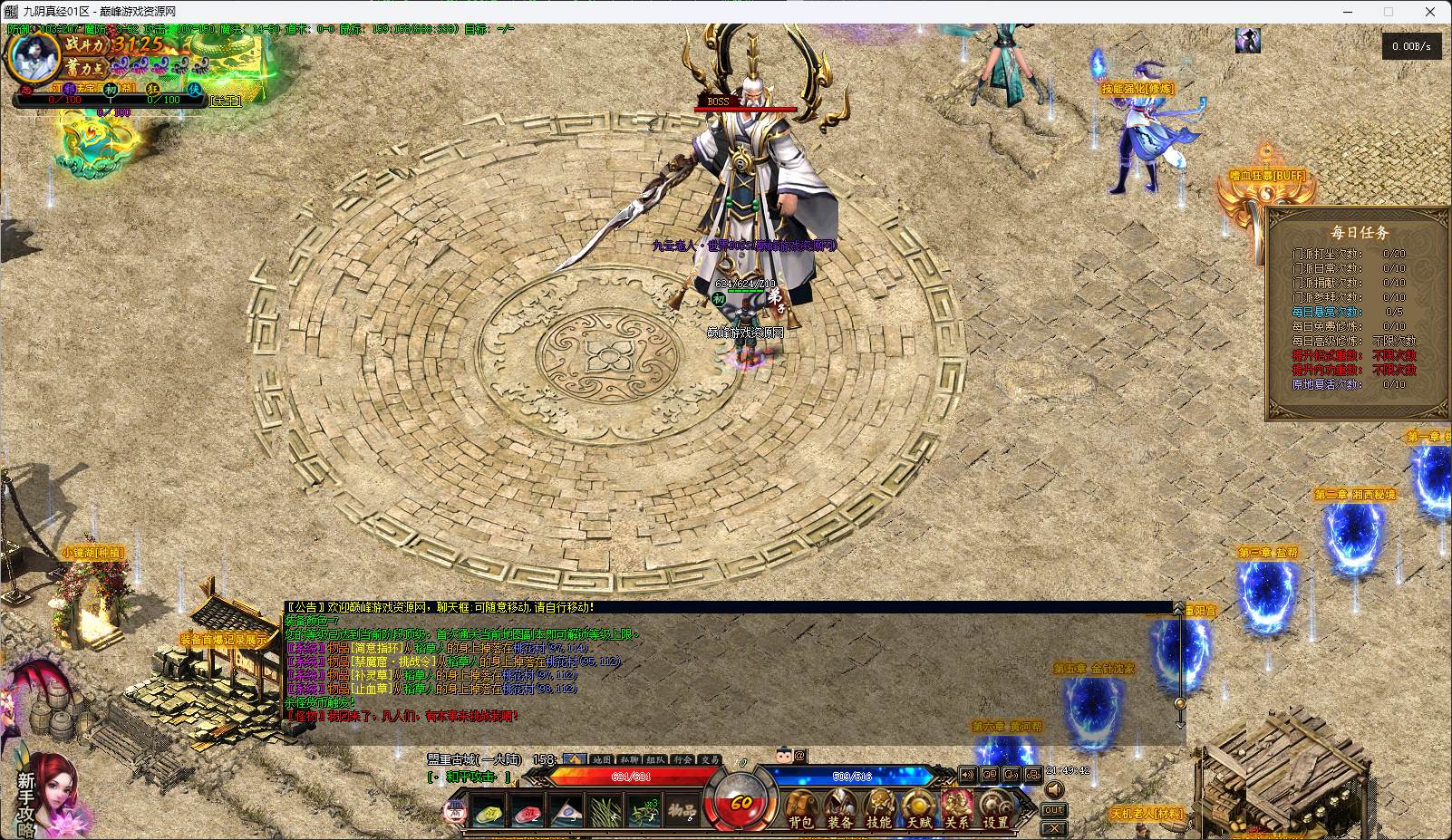The width and height of the screenshot is (1452, 840).
Task: Select the 组队 team tab
Action: (x=655, y=759)
